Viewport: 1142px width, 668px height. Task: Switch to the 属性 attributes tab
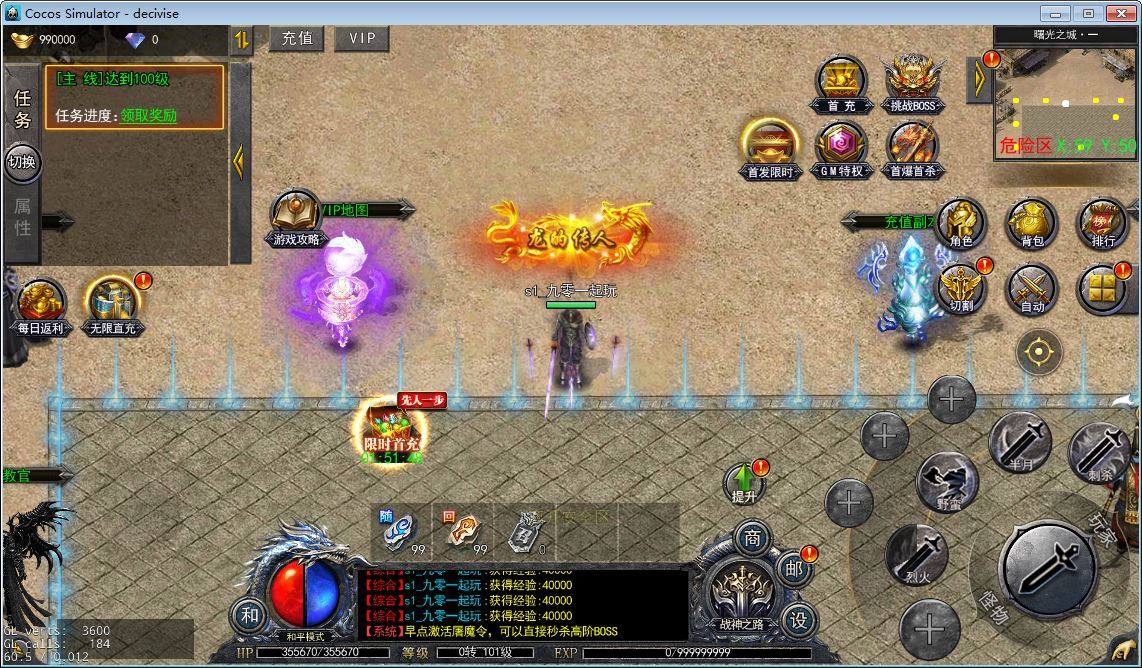pyautogui.click(x=22, y=216)
